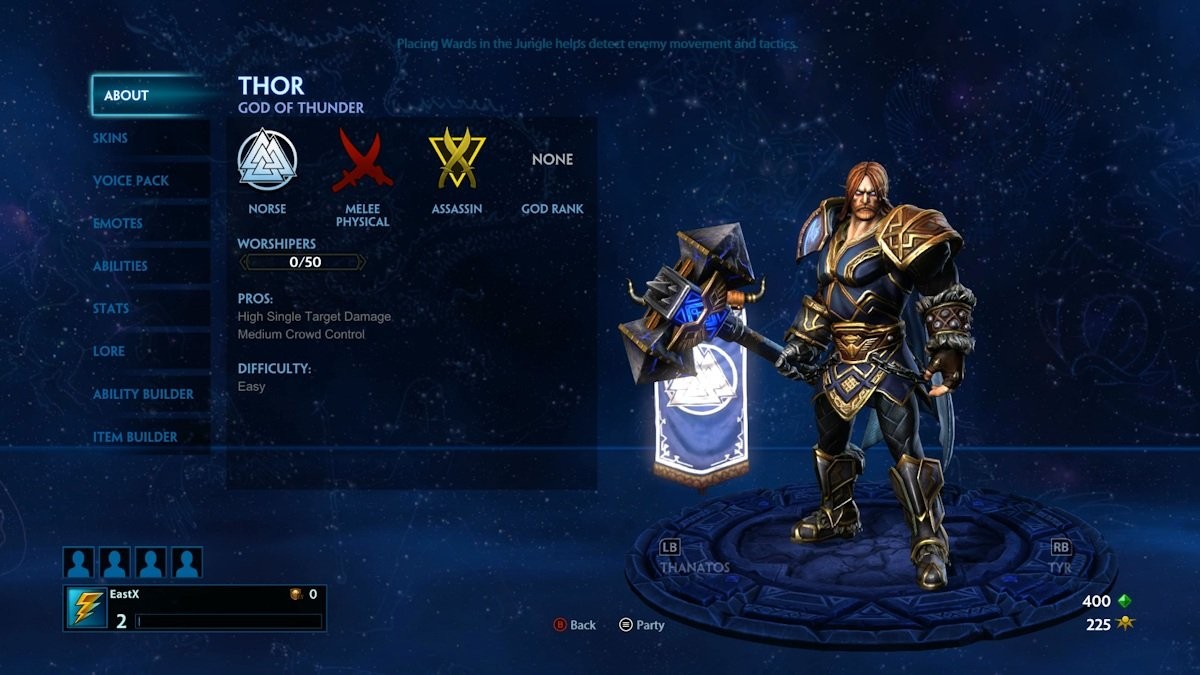Select the Melee Physical crossed swords icon
This screenshot has width=1200, height=675.
point(362,160)
